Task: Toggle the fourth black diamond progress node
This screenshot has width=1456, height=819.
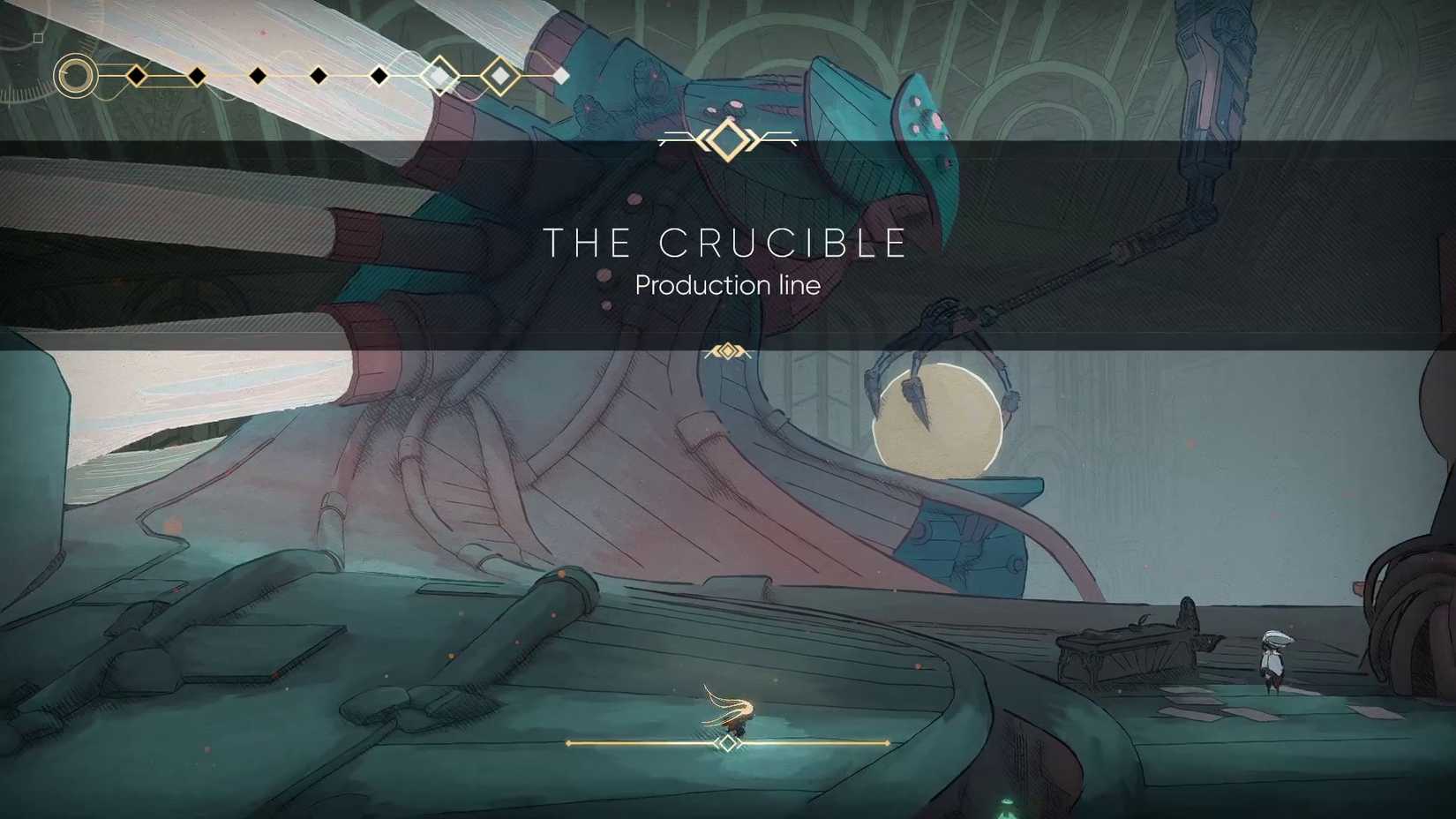Action: click(x=318, y=74)
